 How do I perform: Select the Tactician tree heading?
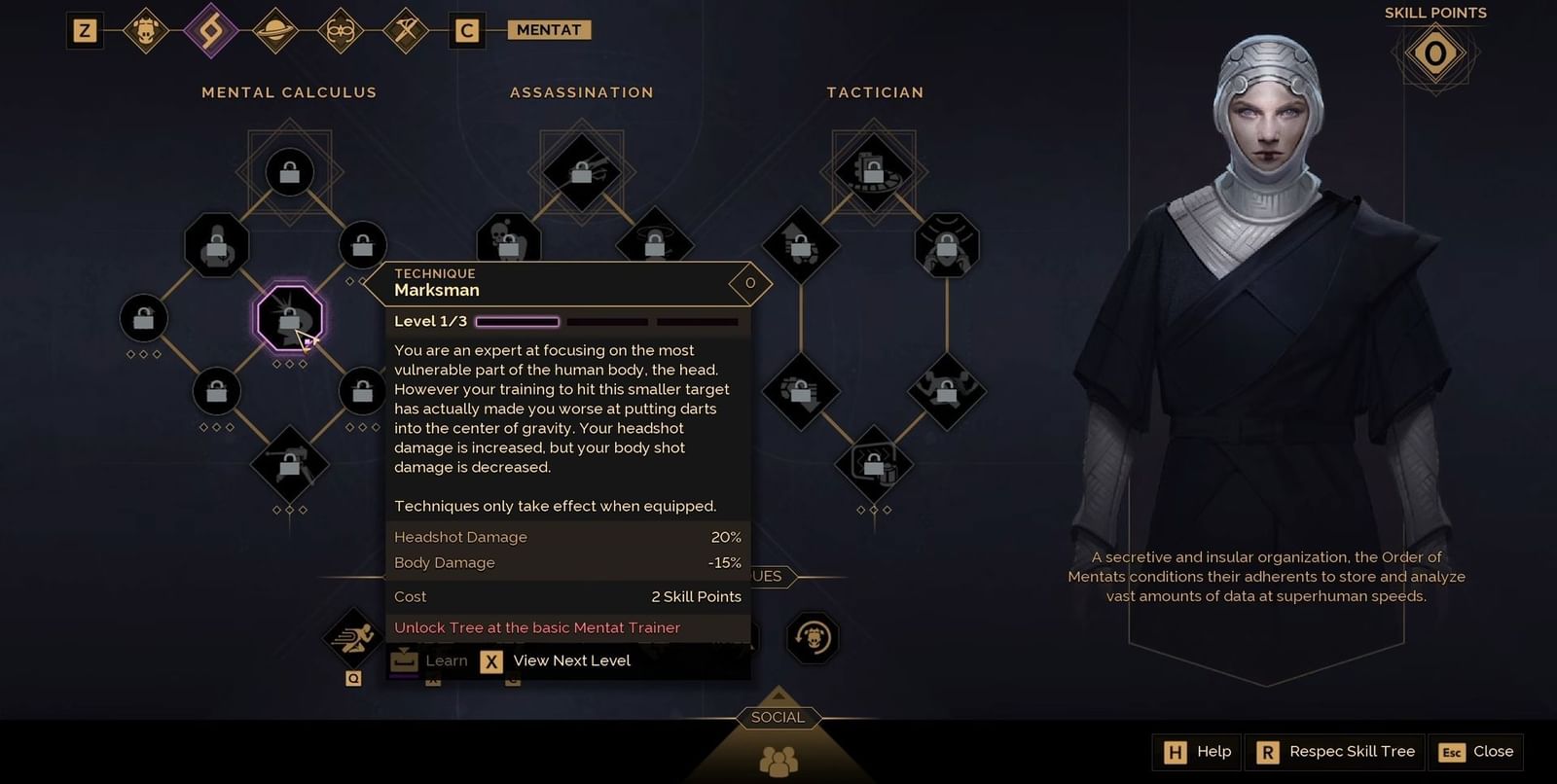tap(874, 92)
